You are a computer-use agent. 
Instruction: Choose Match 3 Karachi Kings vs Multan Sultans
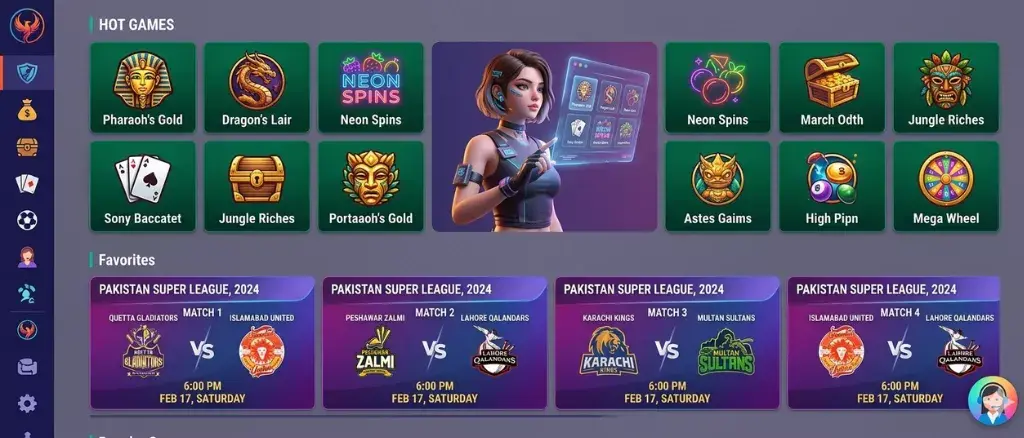coord(667,343)
